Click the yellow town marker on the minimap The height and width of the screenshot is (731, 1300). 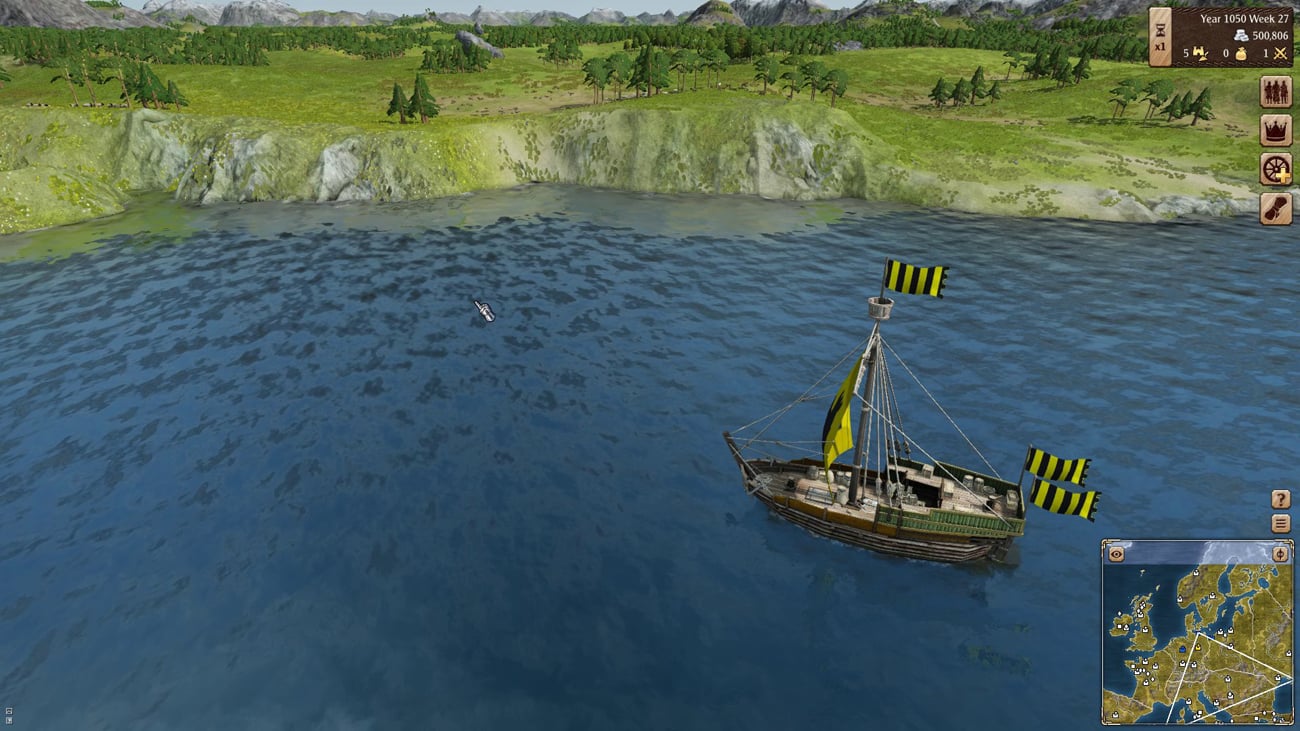1198,647
